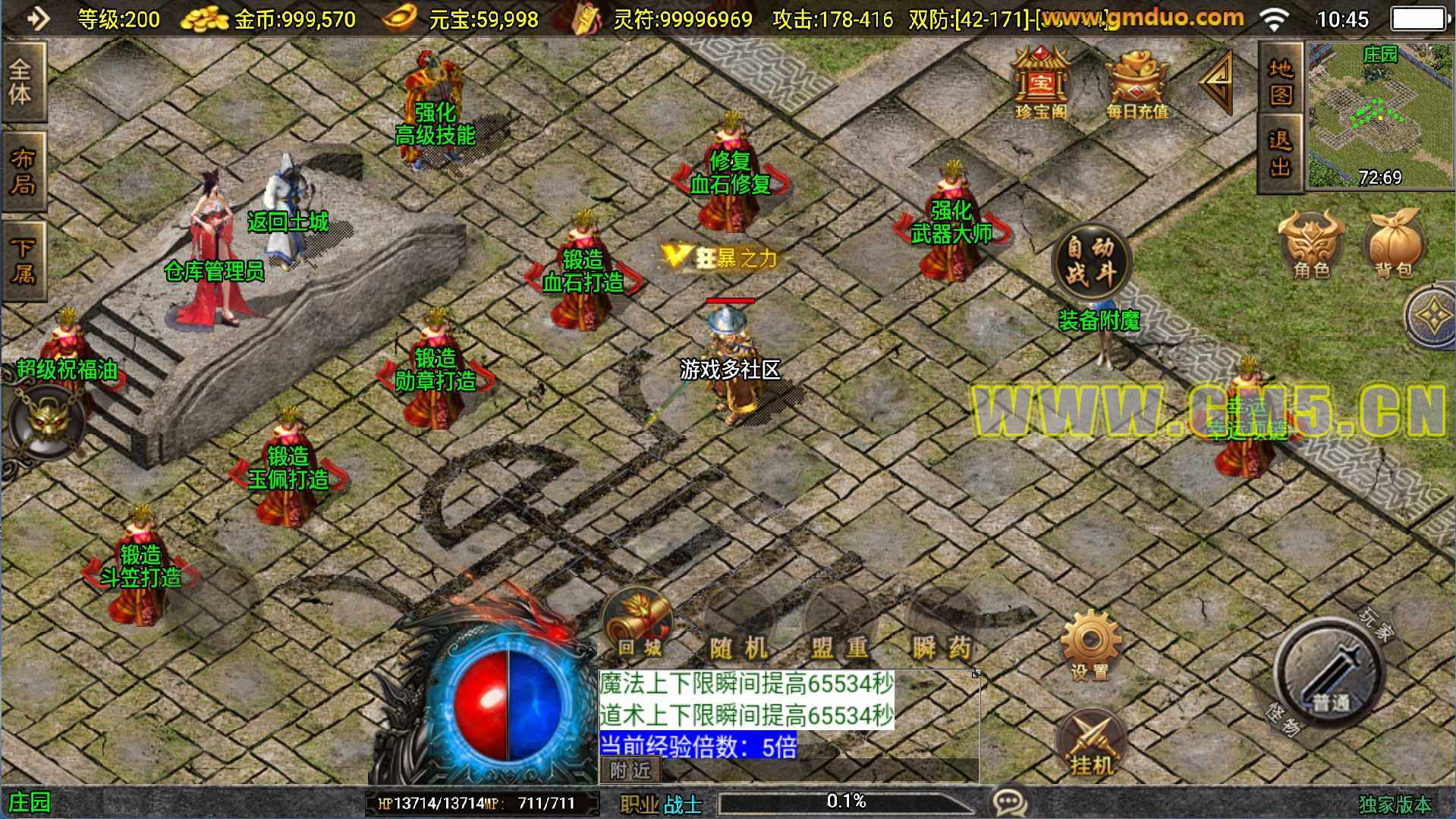Toggle 自动战斗 auto battle
The image size is (1456, 819).
point(1090,260)
